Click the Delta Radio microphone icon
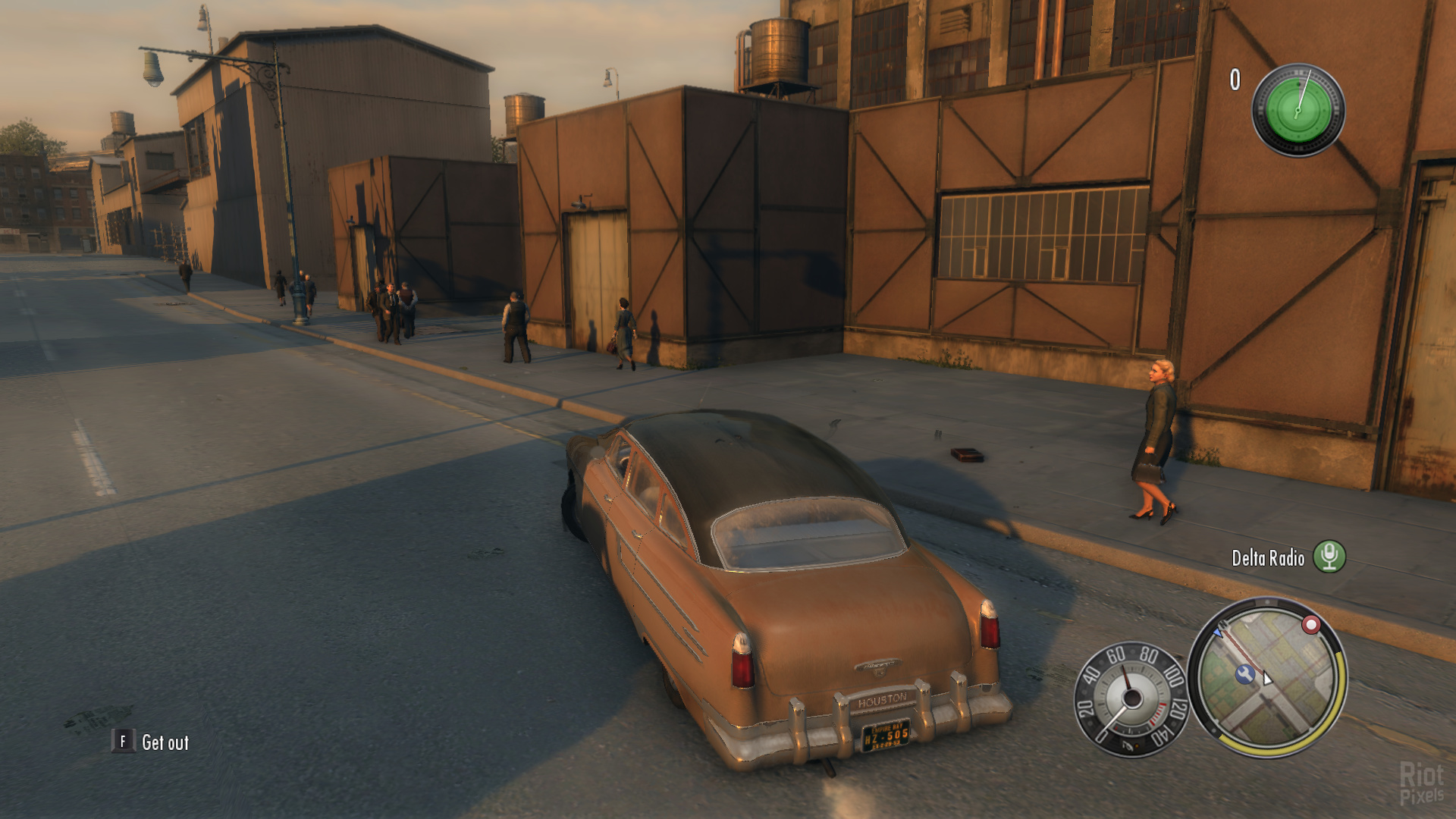Image resolution: width=1456 pixels, height=819 pixels. (1329, 557)
